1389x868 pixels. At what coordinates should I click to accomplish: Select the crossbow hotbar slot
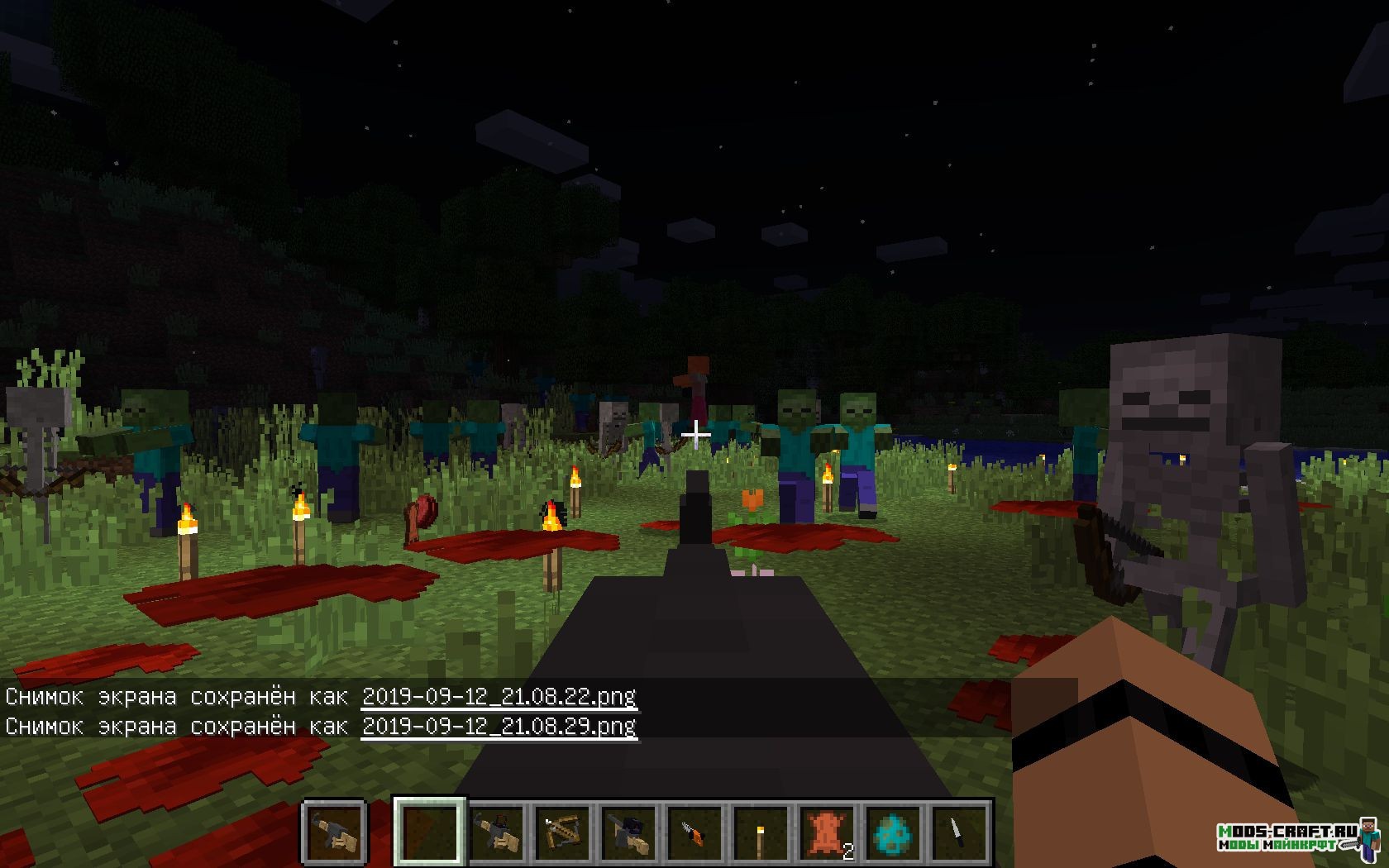[x=563, y=832]
